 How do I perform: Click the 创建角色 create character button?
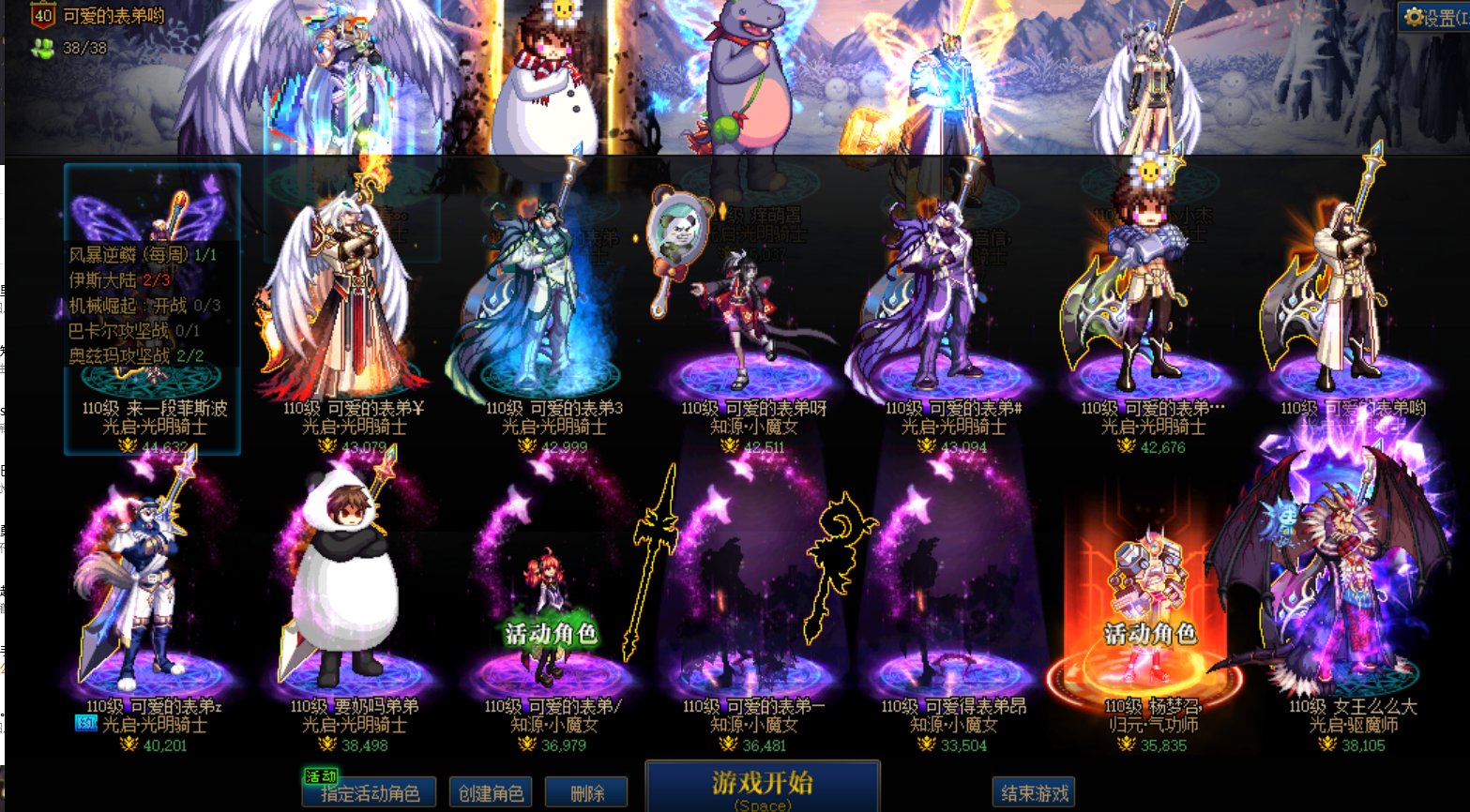[x=491, y=791]
